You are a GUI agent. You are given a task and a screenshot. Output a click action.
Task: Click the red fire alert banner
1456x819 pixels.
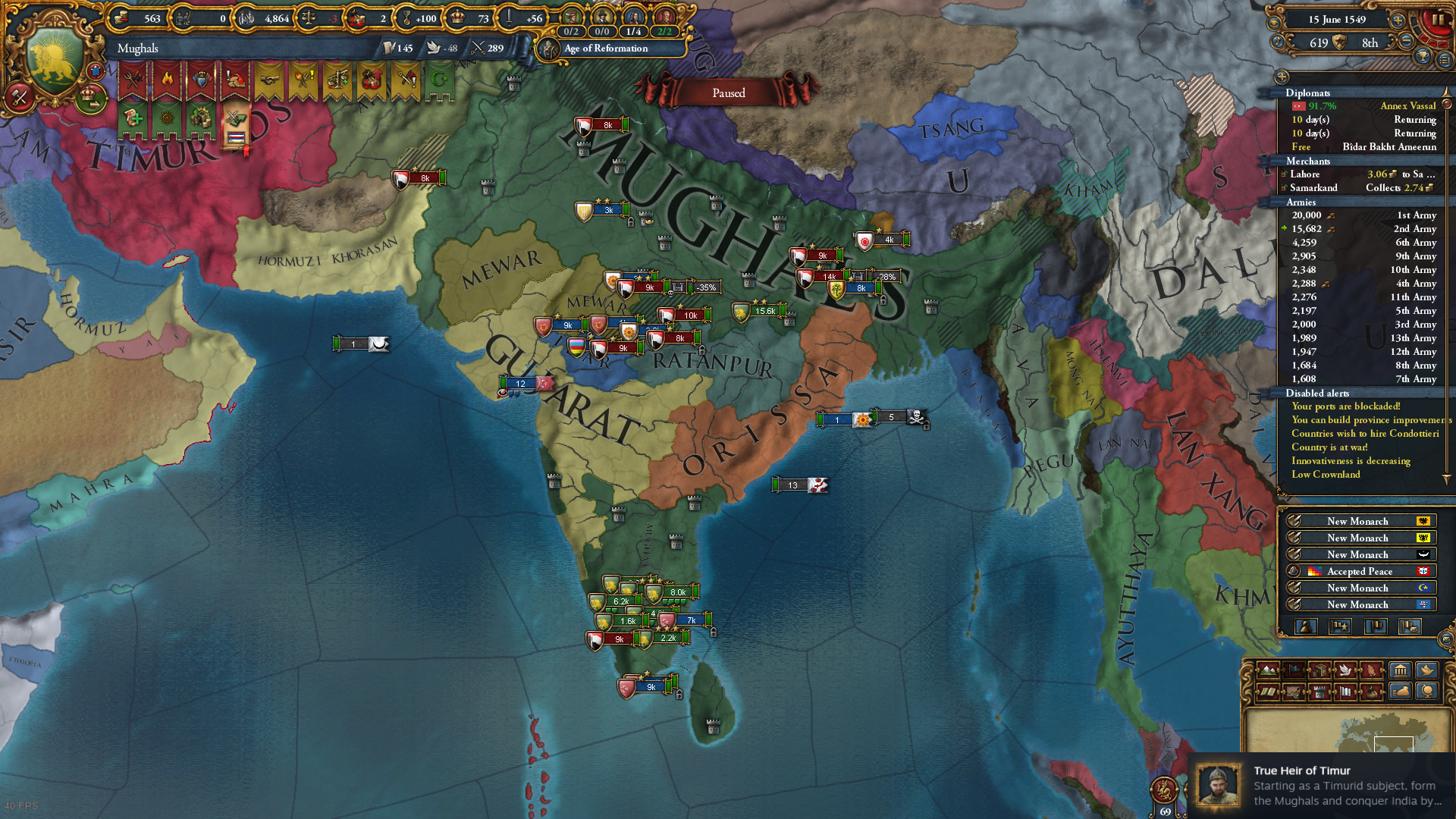click(167, 80)
